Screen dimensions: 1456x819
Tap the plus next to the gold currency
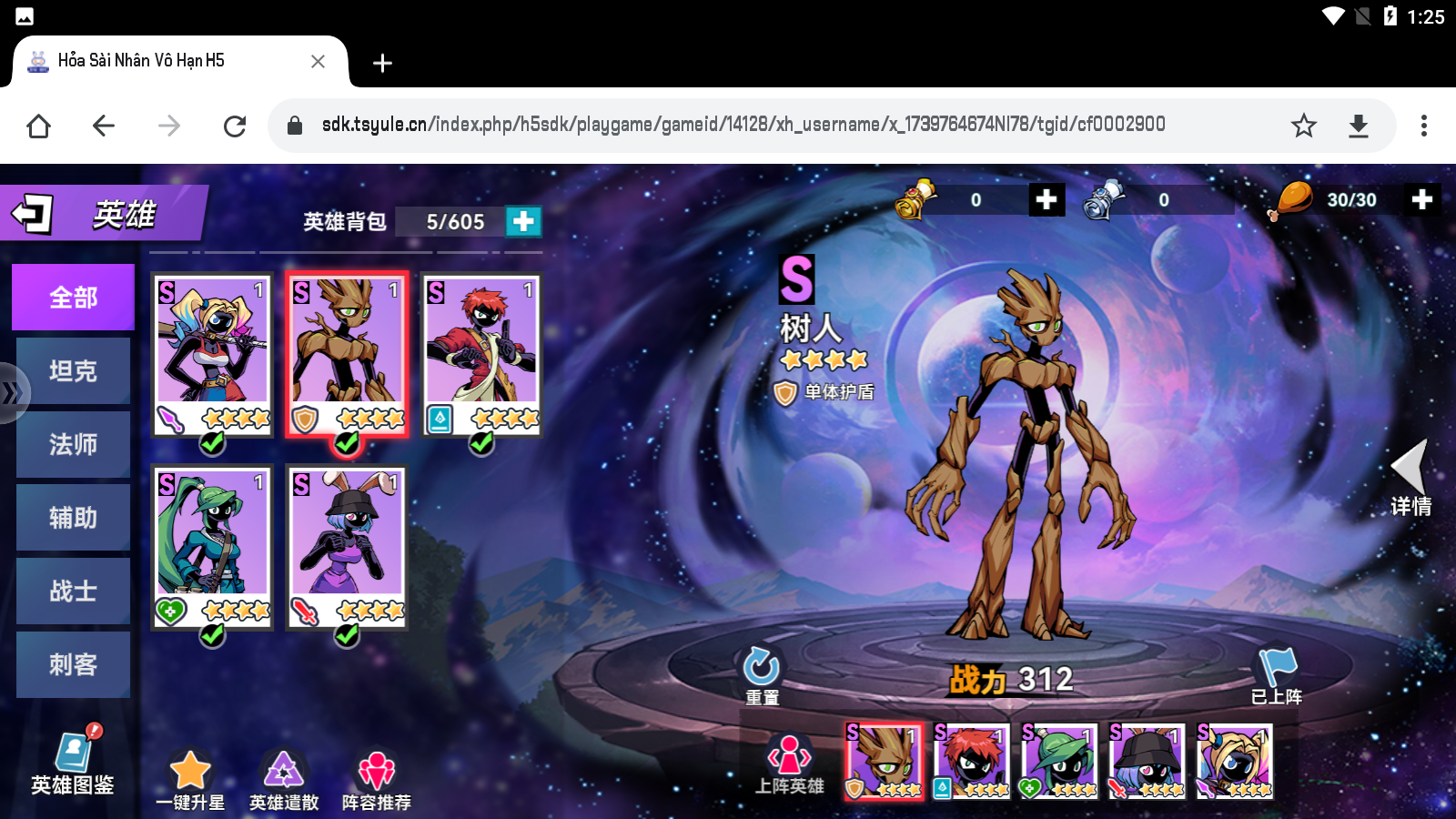(x=1046, y=199)
